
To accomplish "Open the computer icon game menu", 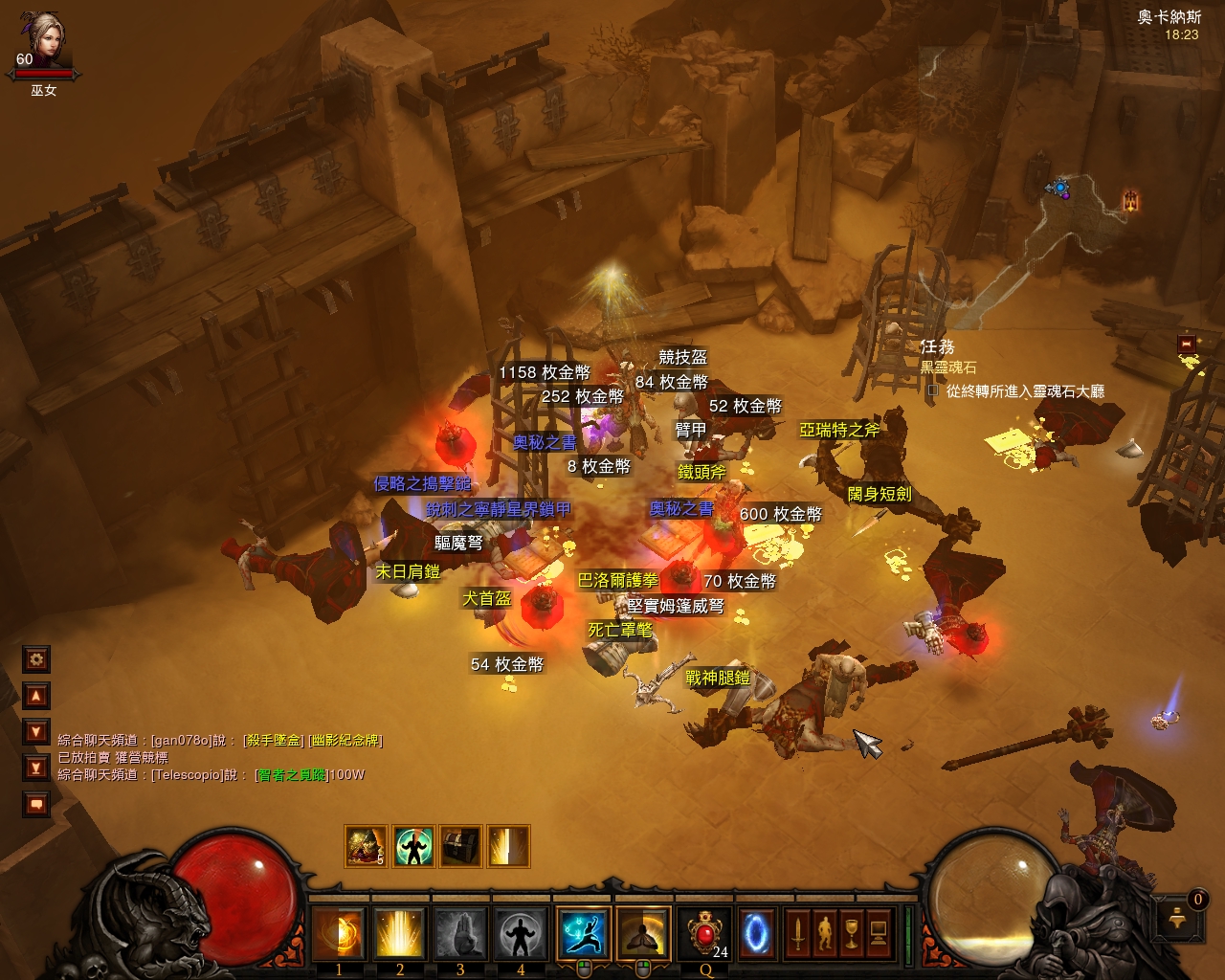I will click(x=878, y=932).
